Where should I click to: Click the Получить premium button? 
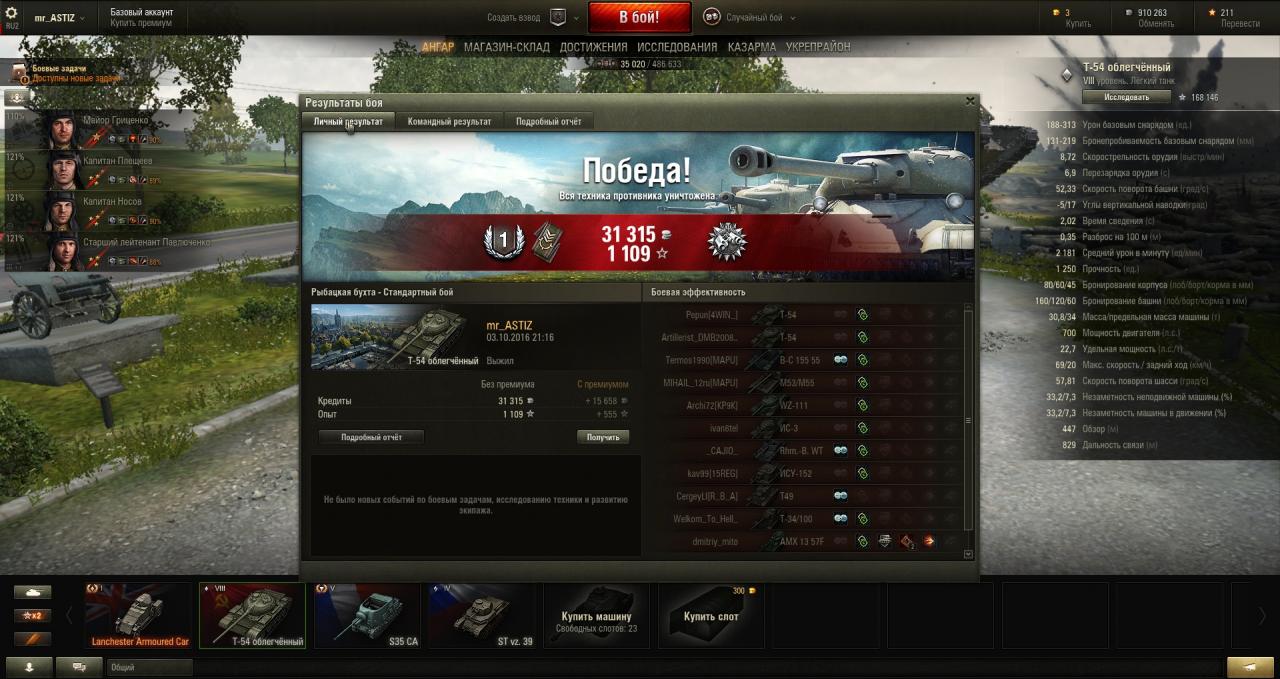click(x=603, y=437)
